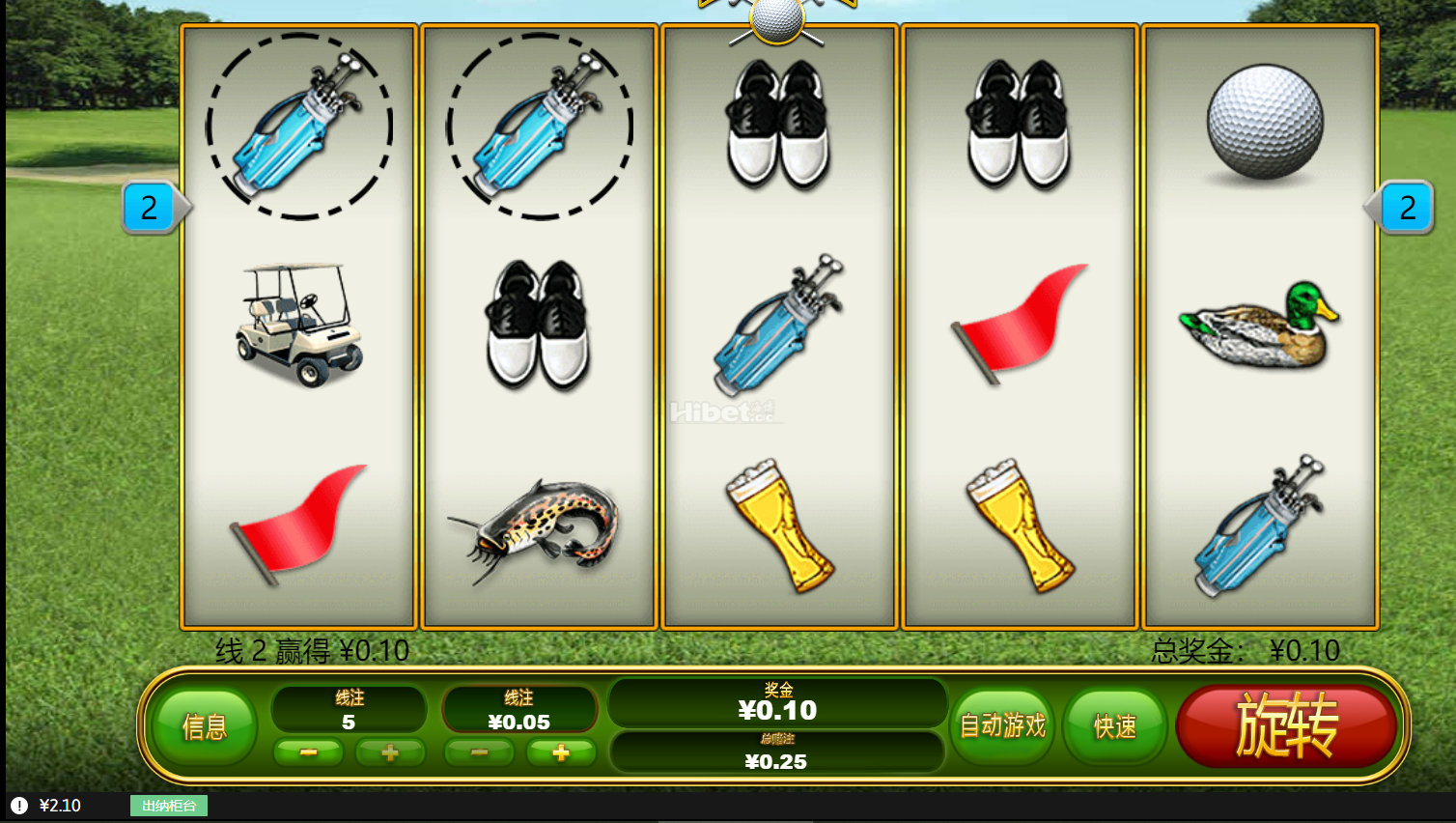Spin the reels with the red 旋转 button
The height and width of the screenshot is (823, 1456).
[1287, 725]
